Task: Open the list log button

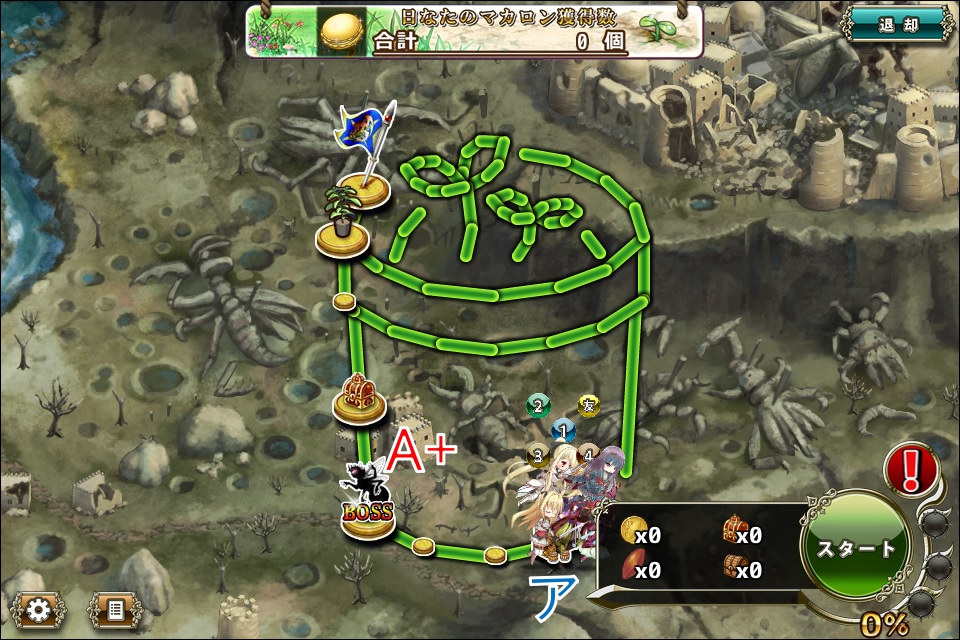Action: (115, 609)
